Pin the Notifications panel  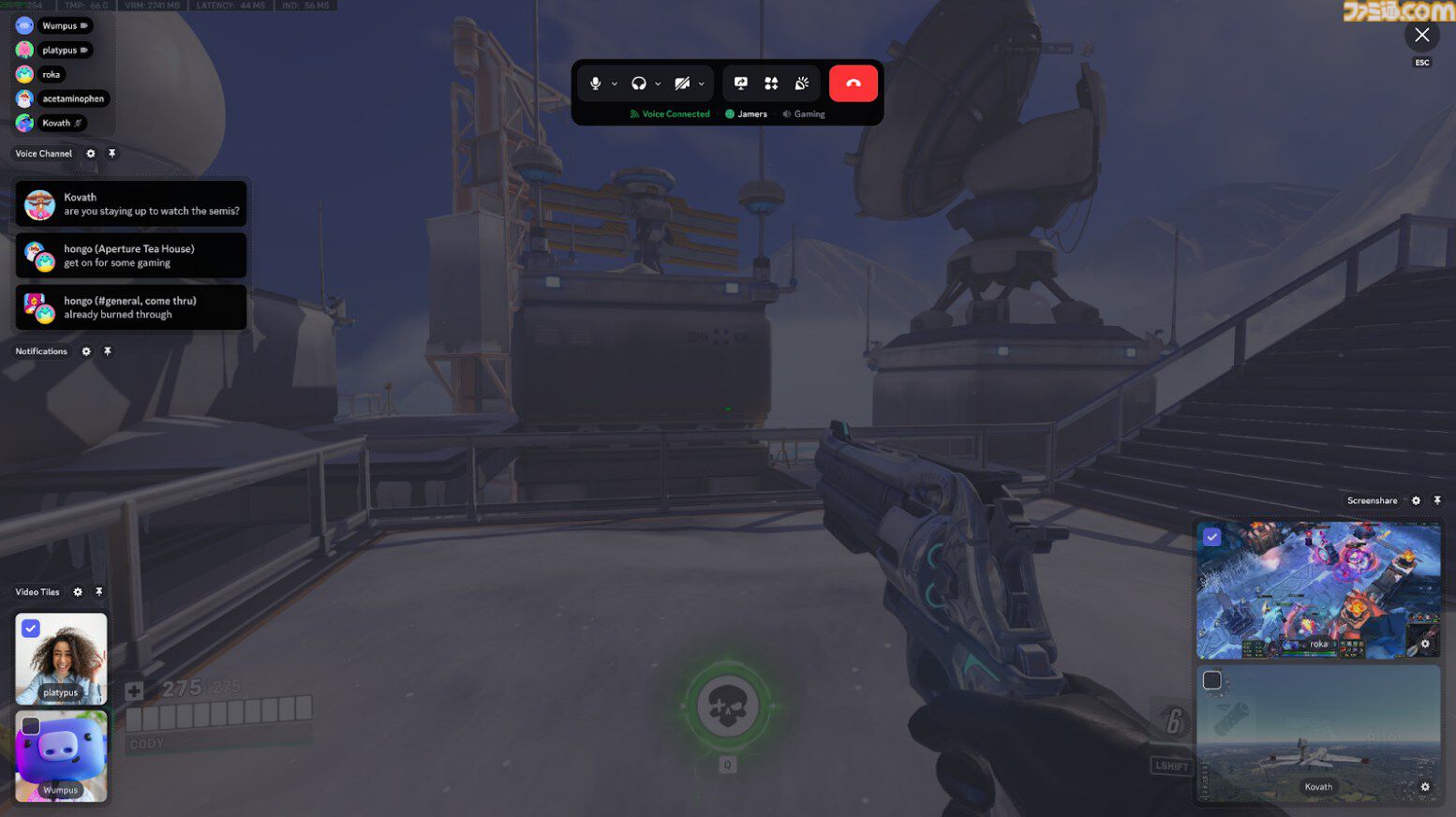pyautogui.click(x=108, y=351)
